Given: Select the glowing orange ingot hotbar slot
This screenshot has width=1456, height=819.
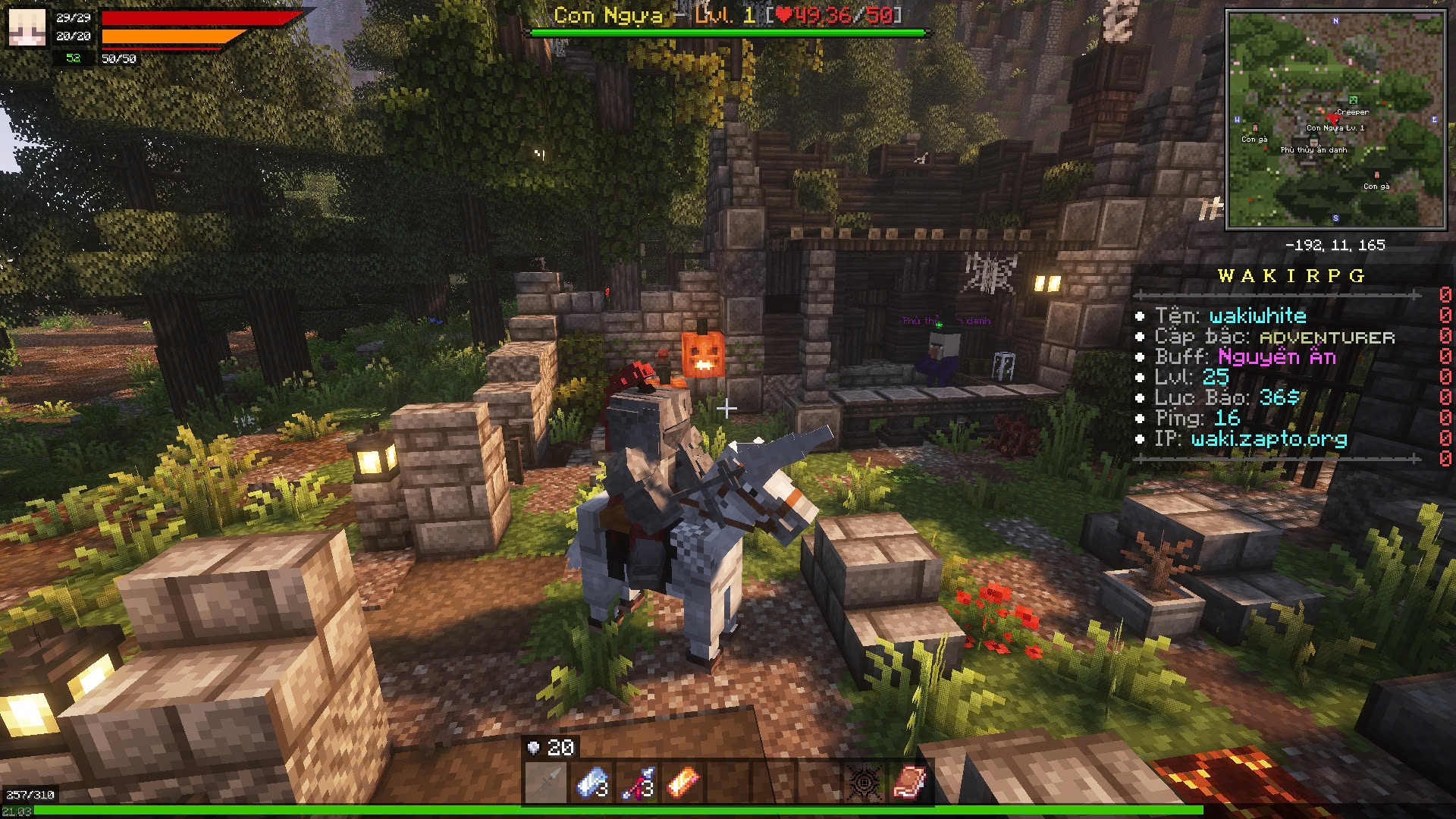Looking at the screenshot, I should [682, 783].
